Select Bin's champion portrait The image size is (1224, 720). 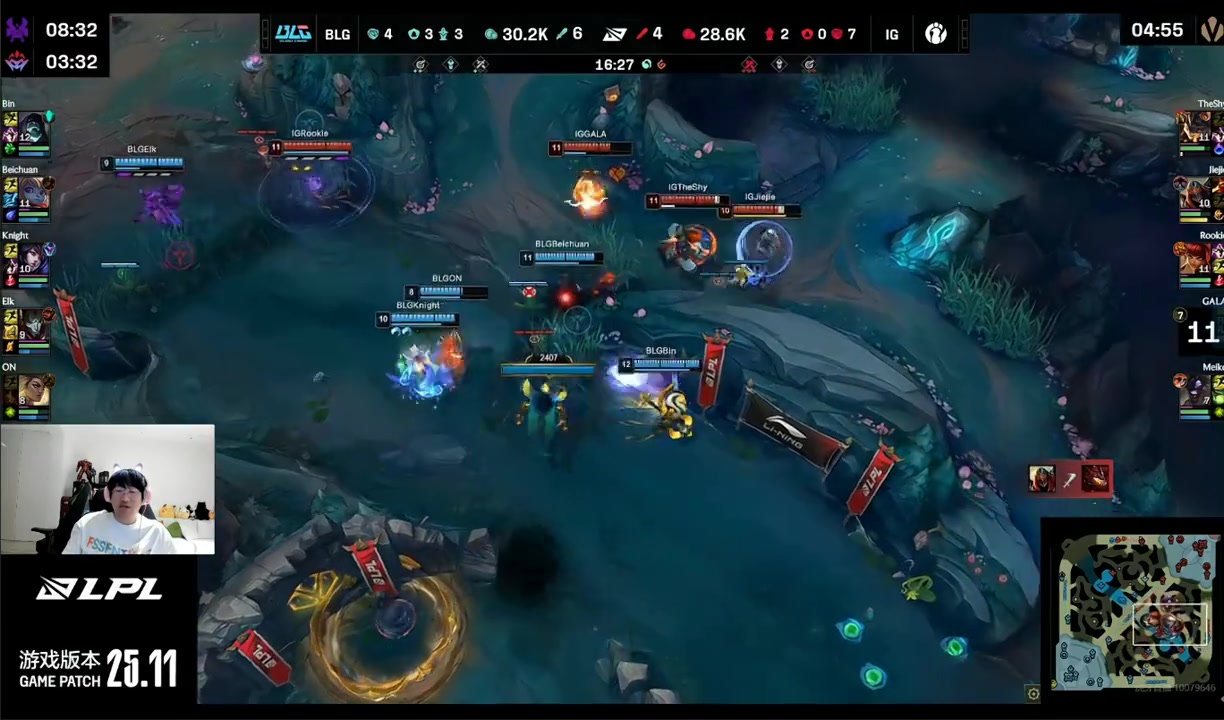pyautogui.click(x=33, y=128)
